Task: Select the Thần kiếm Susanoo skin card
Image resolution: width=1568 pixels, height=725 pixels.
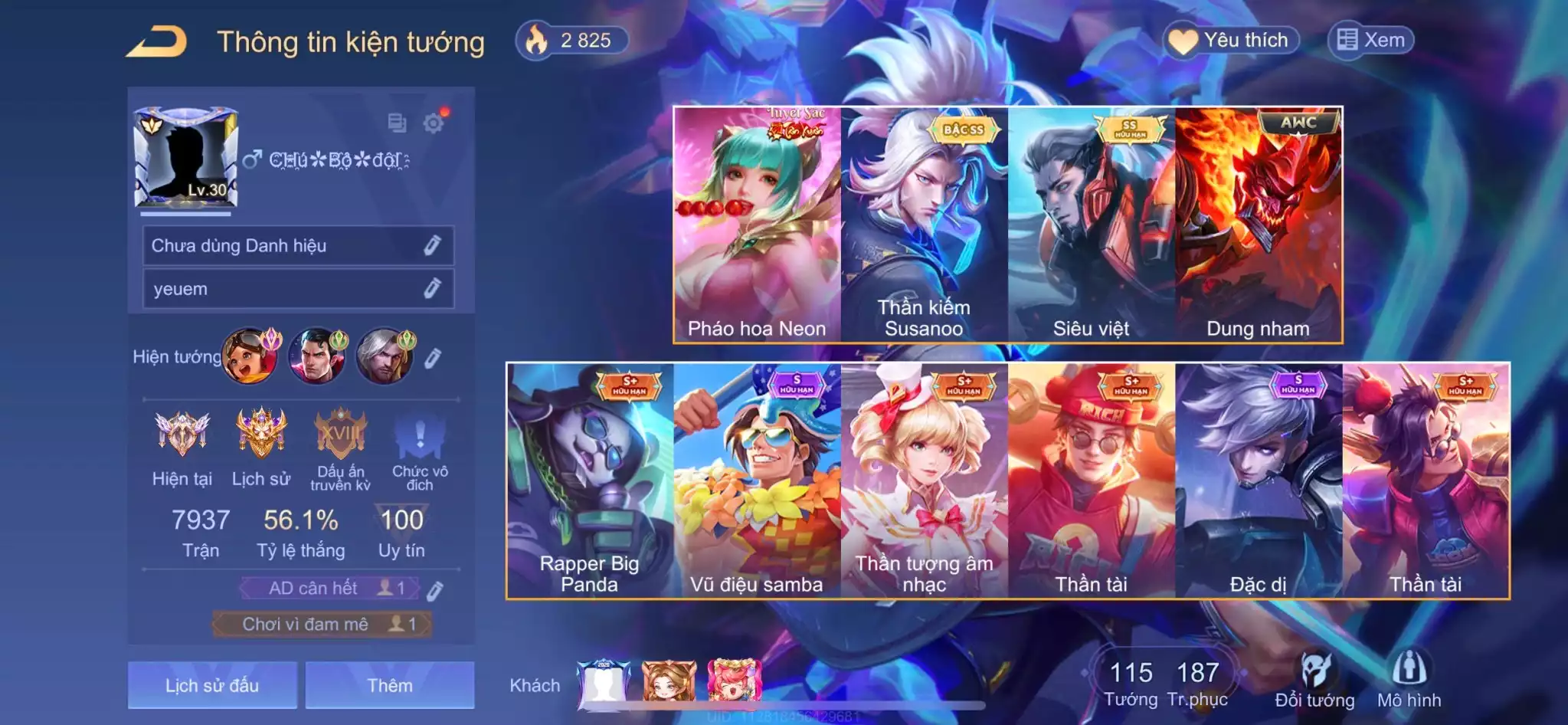Action: coord(924,225)
